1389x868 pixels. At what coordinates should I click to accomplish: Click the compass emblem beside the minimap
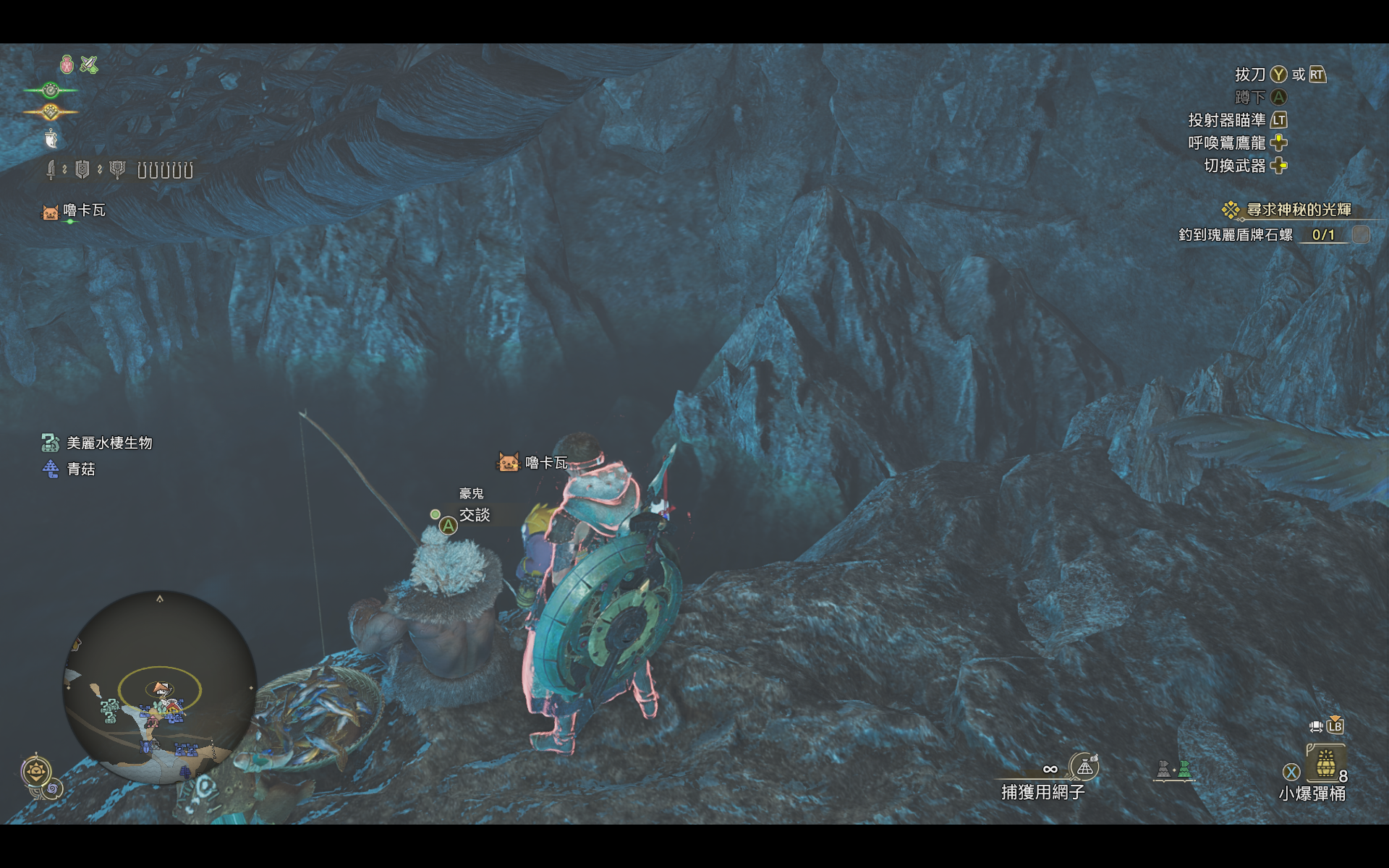point(36,771)
